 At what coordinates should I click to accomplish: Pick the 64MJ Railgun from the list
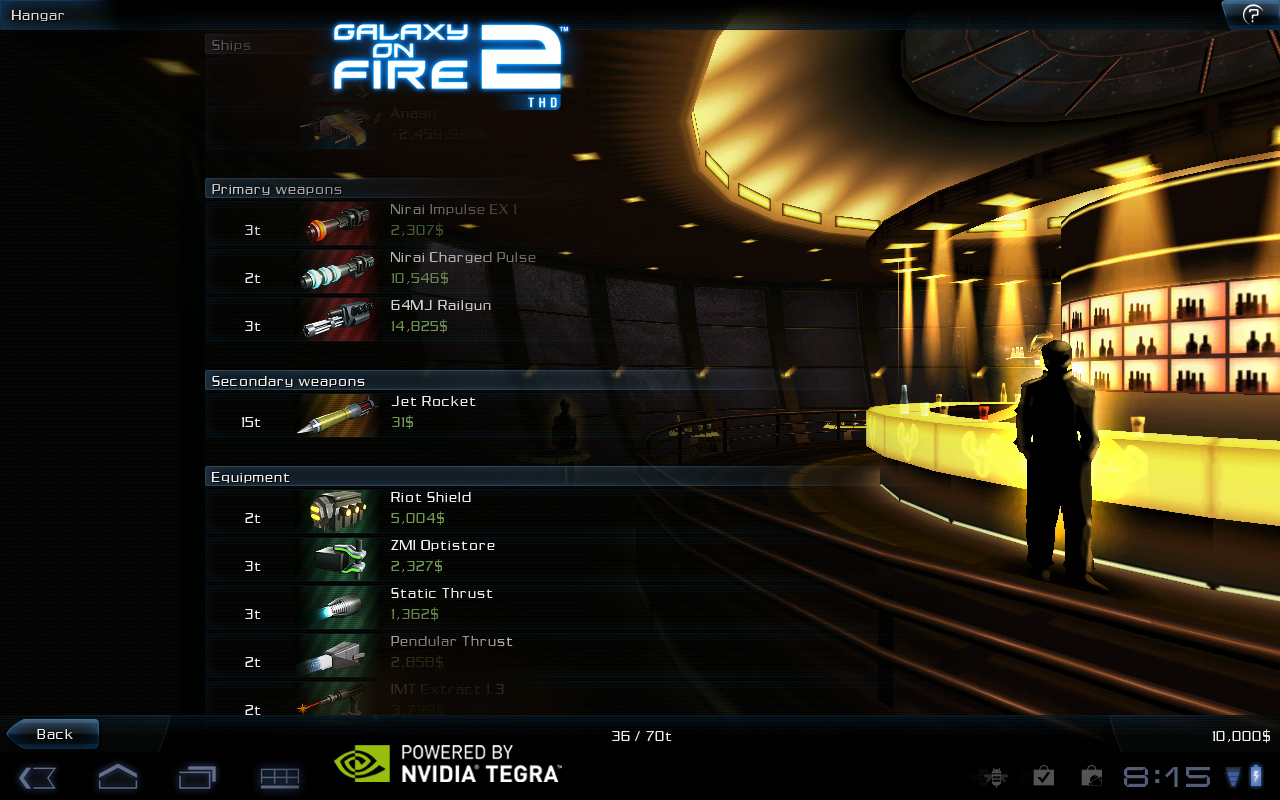(x=440, y=317)
